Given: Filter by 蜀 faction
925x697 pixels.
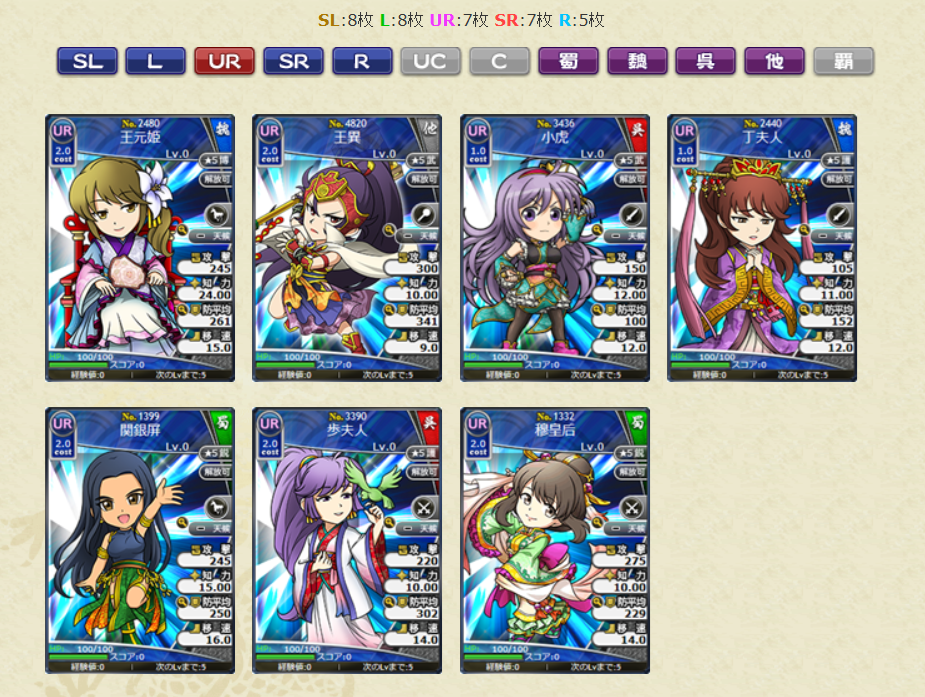Looking at the screenshot, I should (568, 61).
